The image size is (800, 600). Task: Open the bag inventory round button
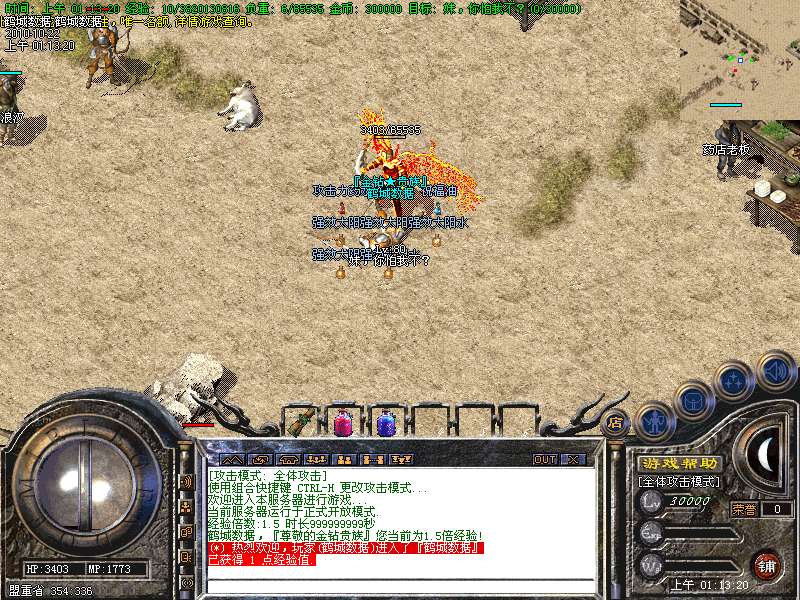coord(694,402)
